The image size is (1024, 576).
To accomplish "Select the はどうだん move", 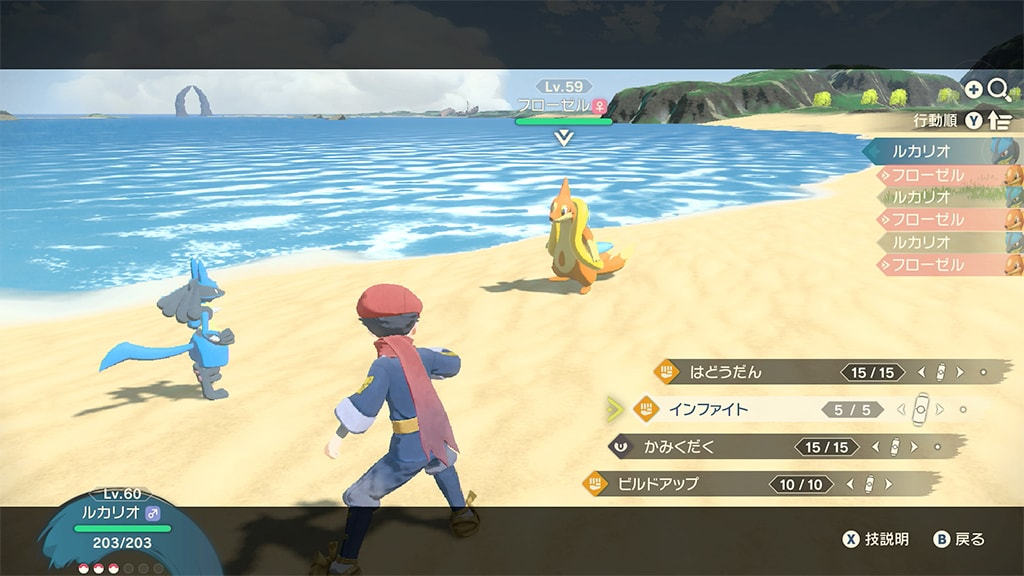I will (727, 372).
